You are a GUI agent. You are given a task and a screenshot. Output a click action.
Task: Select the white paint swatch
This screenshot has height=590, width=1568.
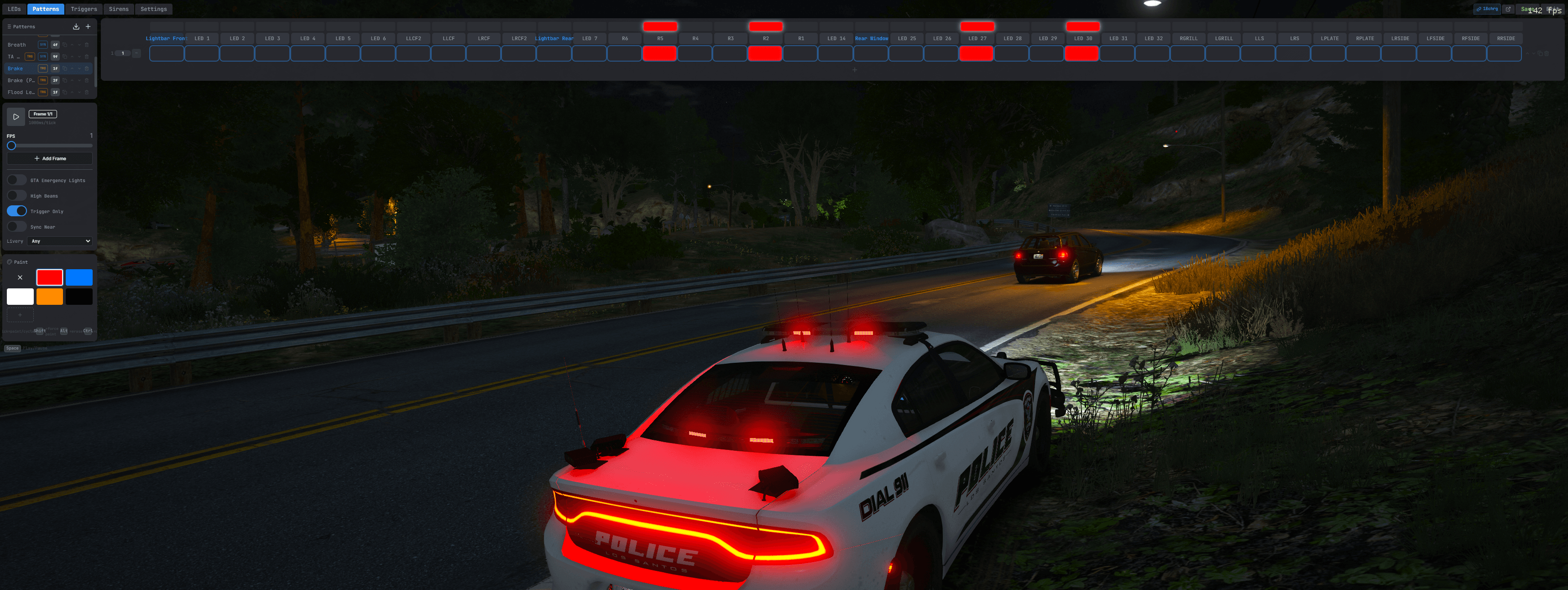20,297
